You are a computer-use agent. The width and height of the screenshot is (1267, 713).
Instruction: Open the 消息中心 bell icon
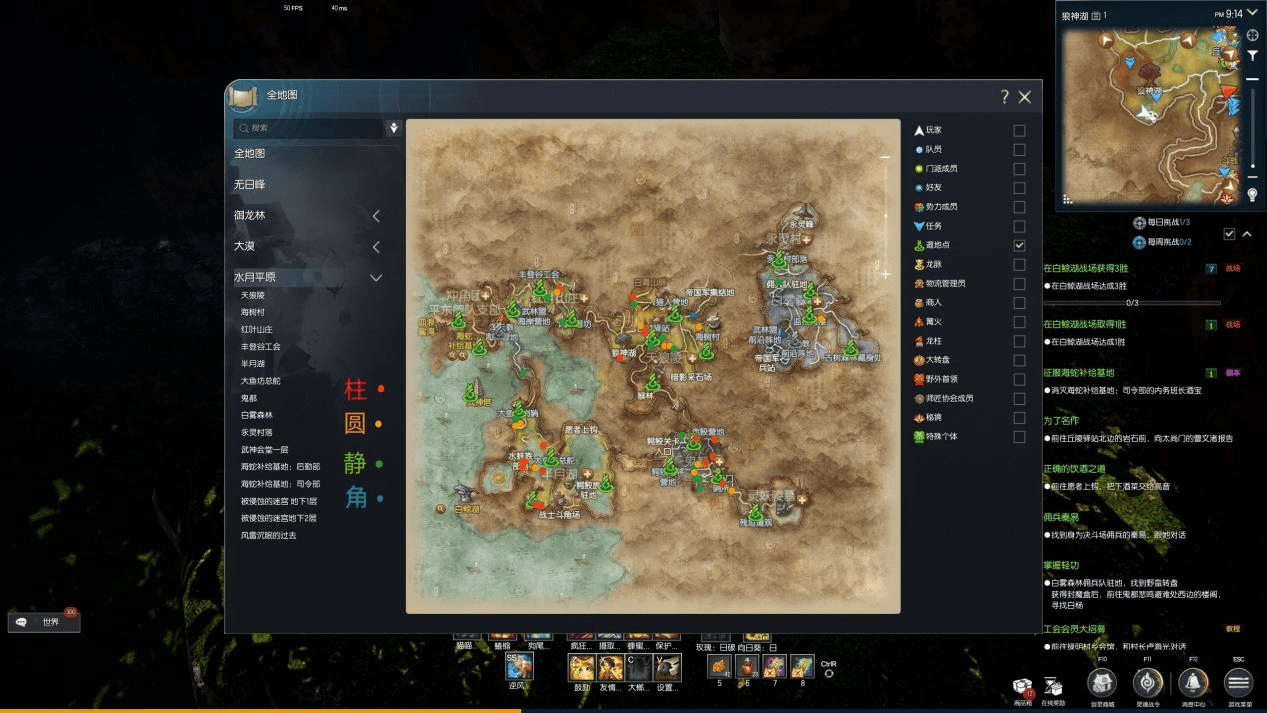click(1192, 683)
